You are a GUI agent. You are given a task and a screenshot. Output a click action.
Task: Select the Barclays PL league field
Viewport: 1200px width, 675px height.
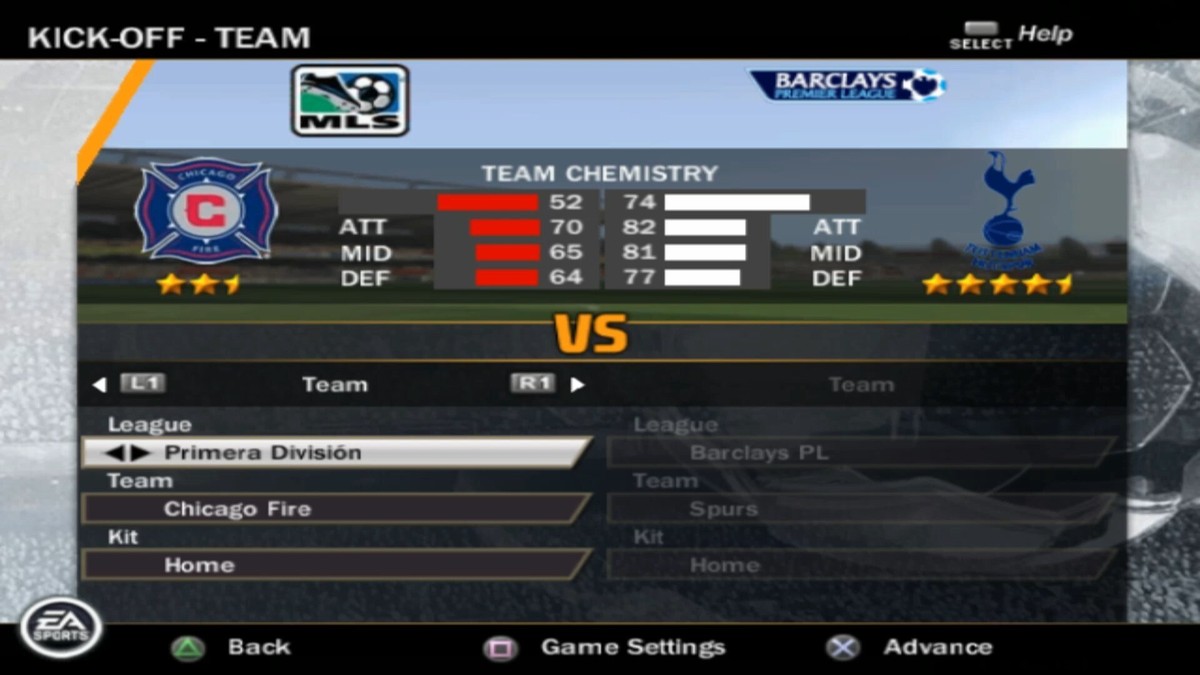(x=860, y=453)
